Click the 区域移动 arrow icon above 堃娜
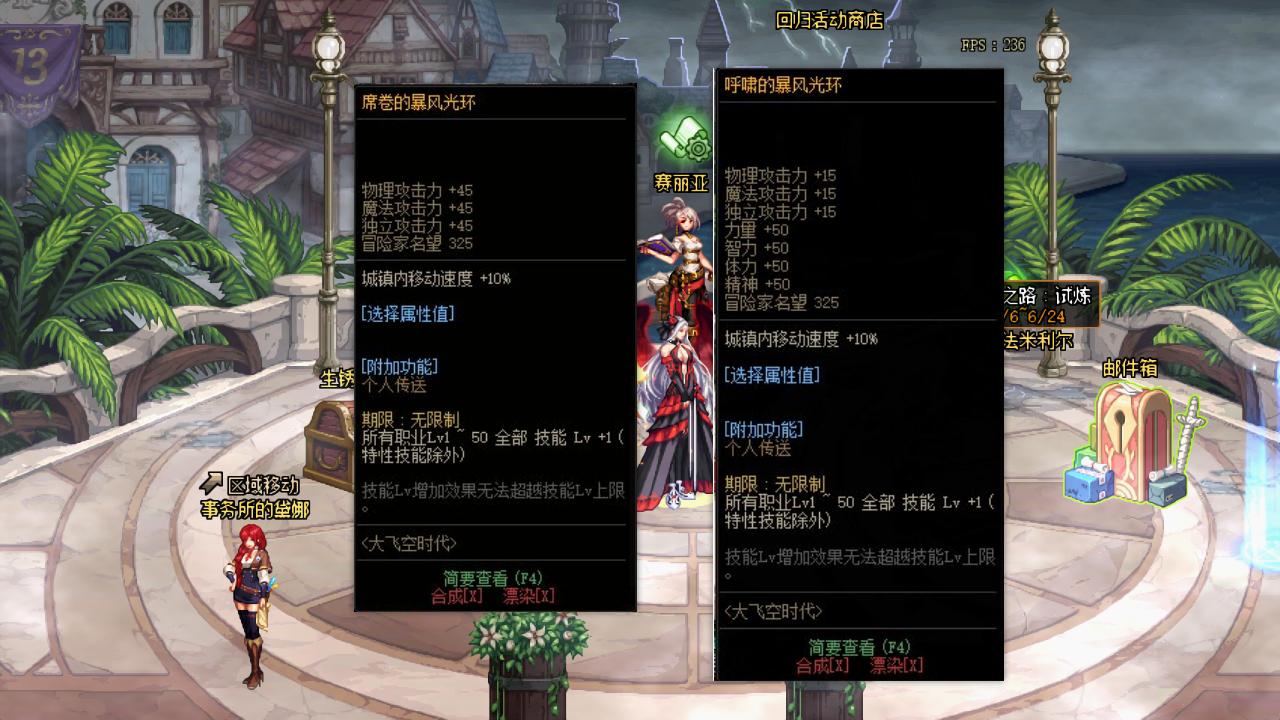1280x720 pixels. 212,482
